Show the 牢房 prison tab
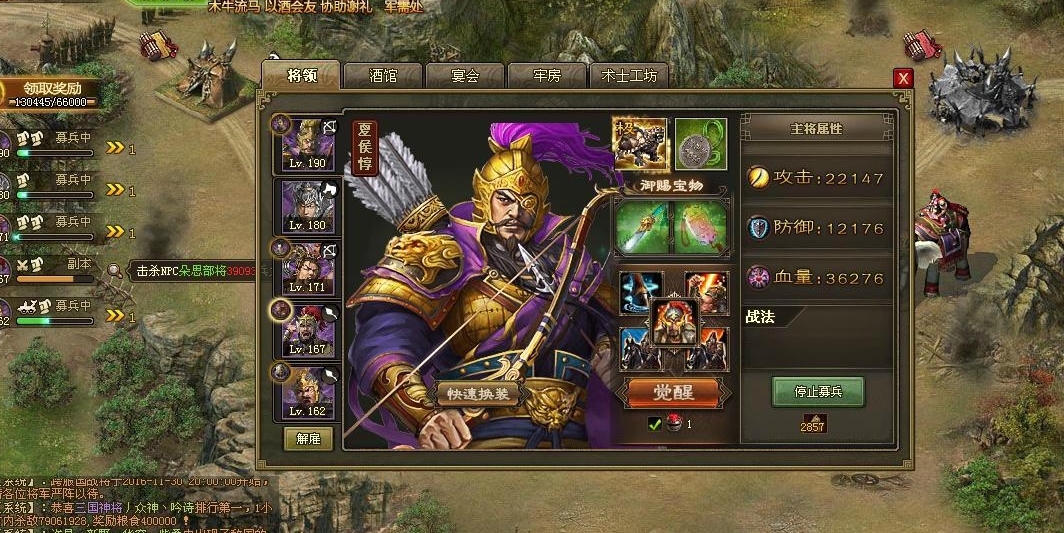 tap(546, 76)
